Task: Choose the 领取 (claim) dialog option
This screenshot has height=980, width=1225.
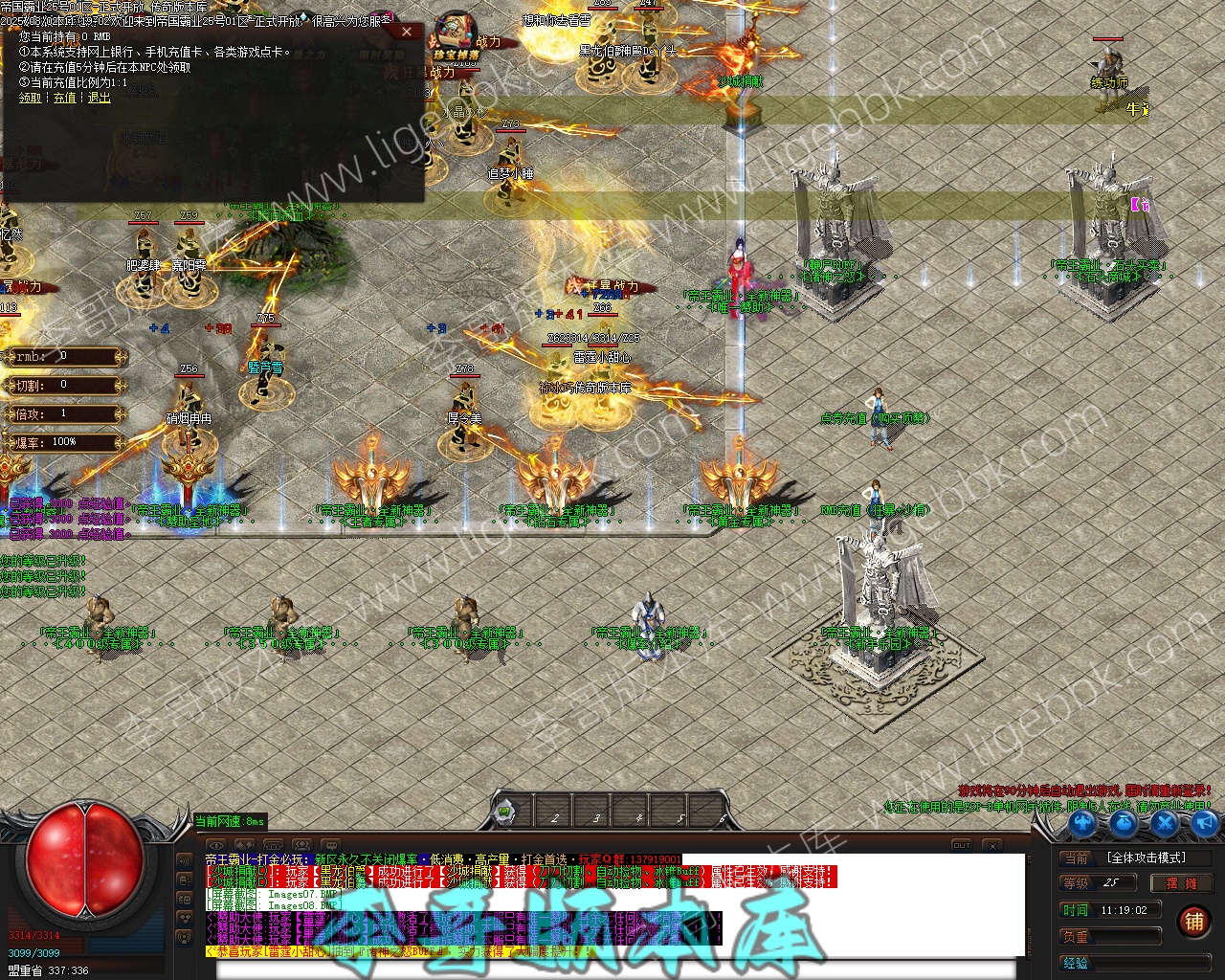Action: 30,98
